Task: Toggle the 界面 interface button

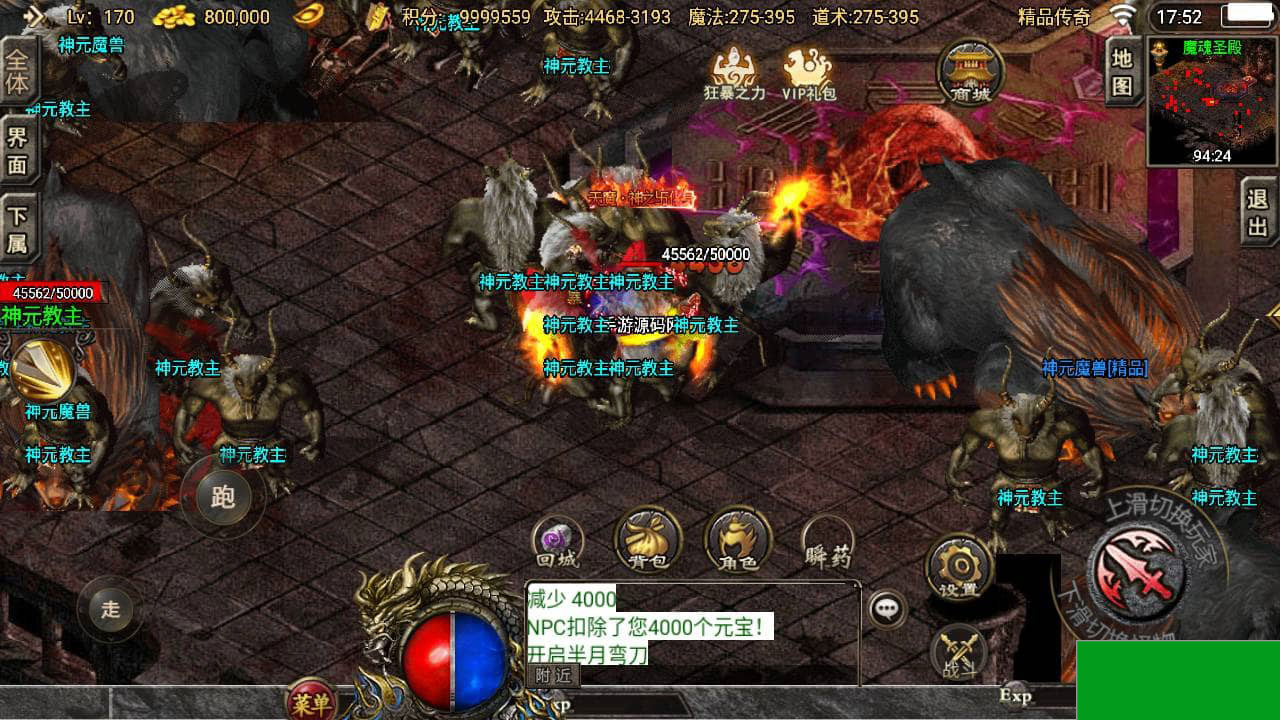Action: click(x=18, y=151)
